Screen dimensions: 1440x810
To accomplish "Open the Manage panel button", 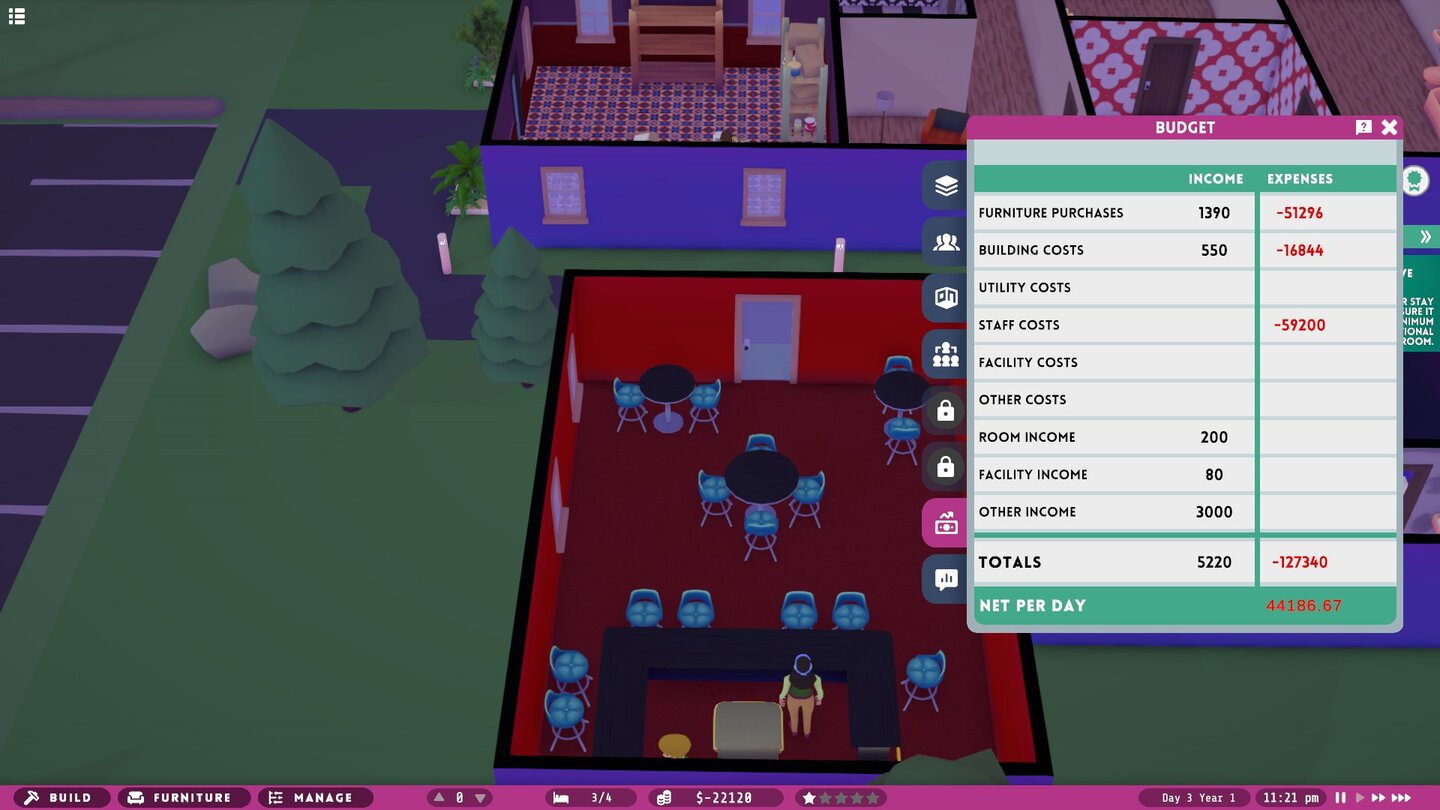I will click(x=315, y=797).
